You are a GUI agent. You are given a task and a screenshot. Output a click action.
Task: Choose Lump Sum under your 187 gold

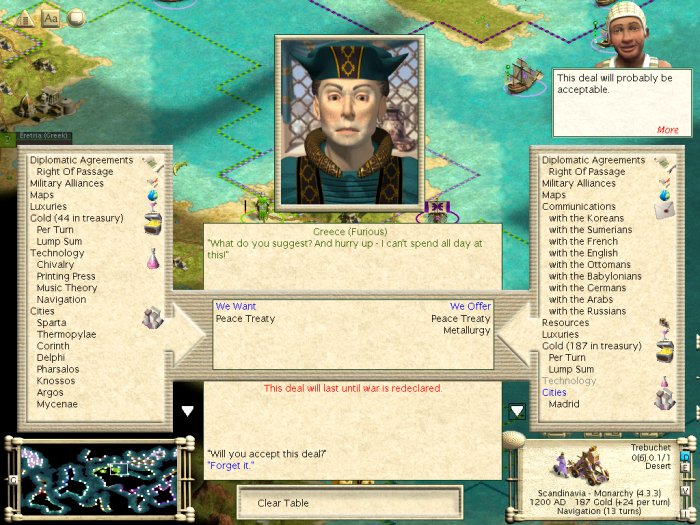tap(573, 369)
